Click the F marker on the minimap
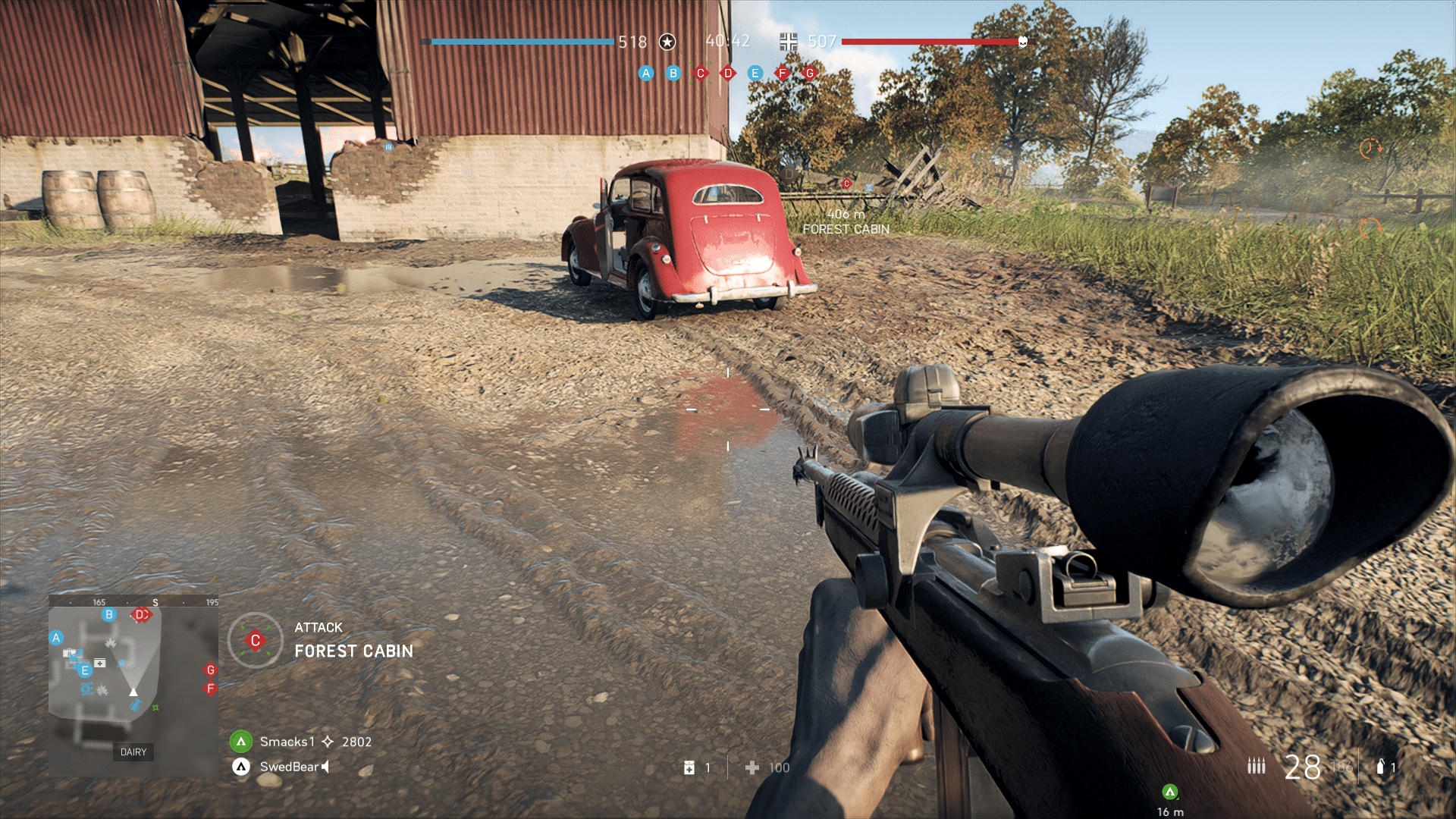 click(211, 689)
